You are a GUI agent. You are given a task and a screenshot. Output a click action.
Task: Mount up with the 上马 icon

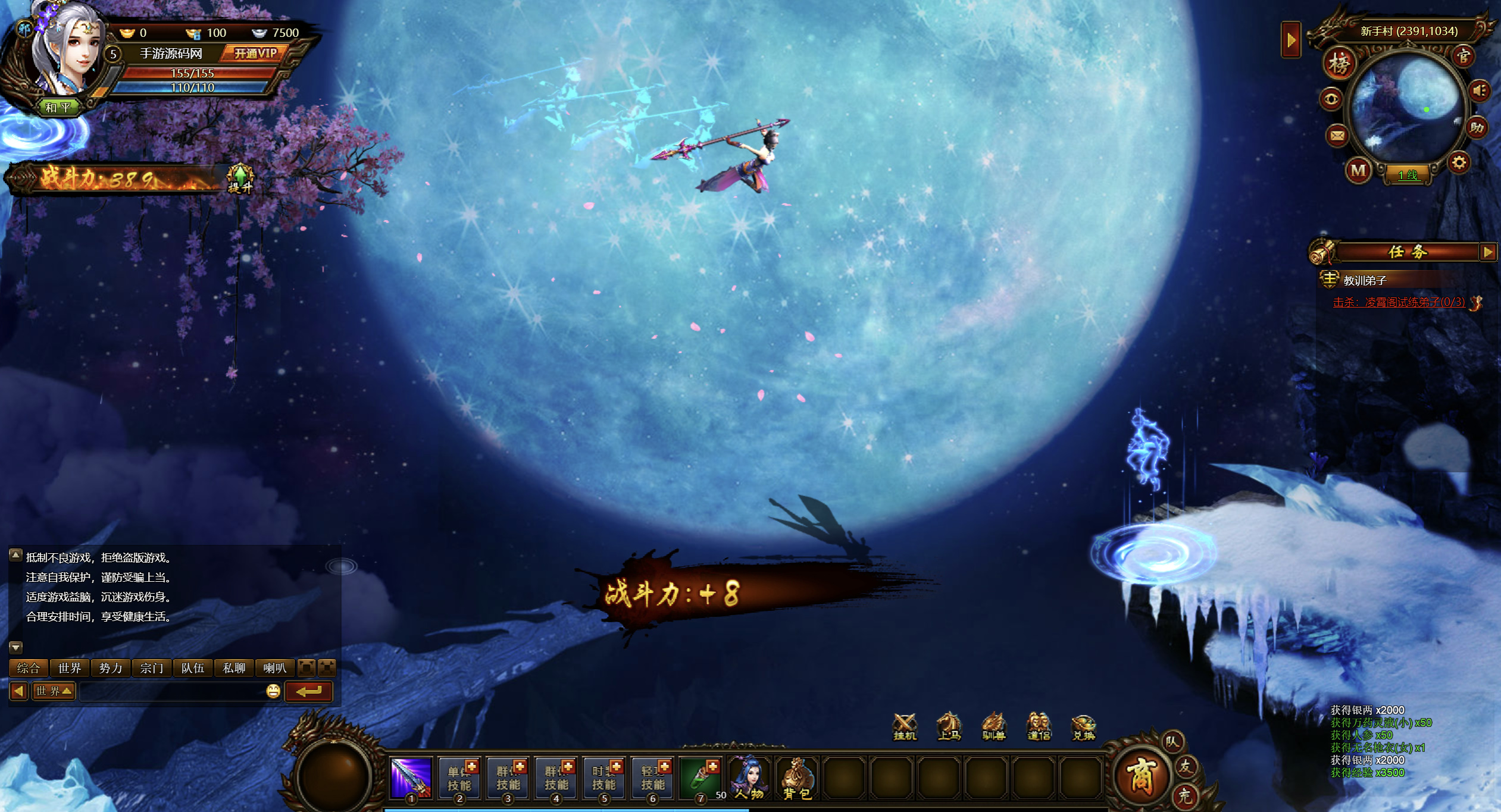coord(949,726)
